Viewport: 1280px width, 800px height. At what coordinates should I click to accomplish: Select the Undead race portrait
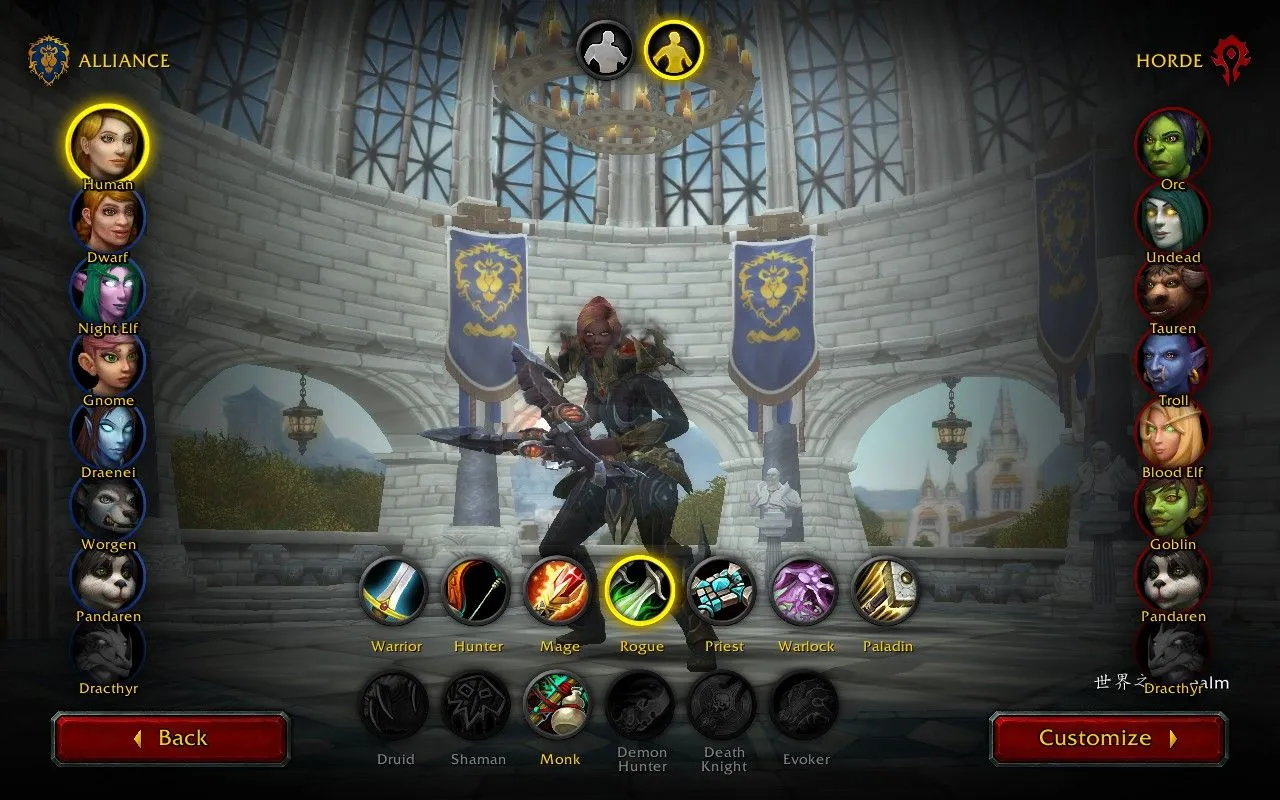pyautogui.click(x=1172, y=217)
